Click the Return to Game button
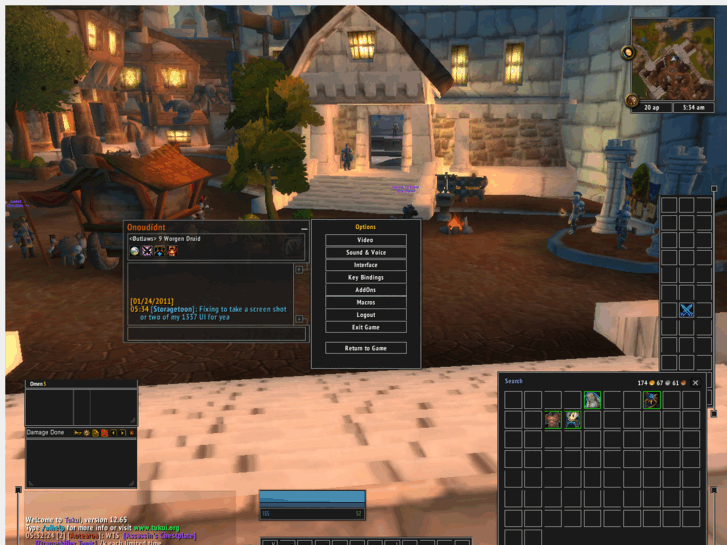Screen dimensions: 727x545 [366, 348]
